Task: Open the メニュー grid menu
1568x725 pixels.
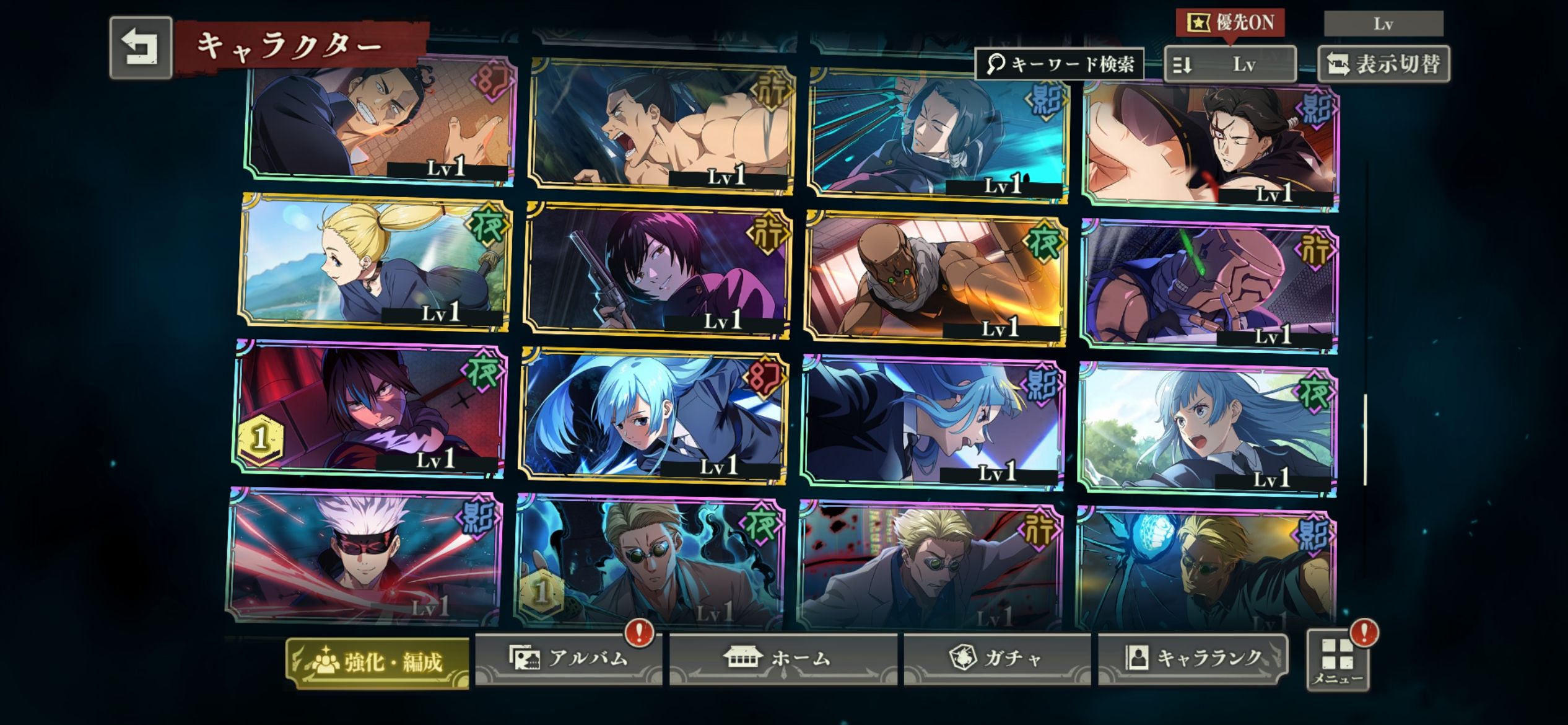Action: click(x=1338, y=661)
